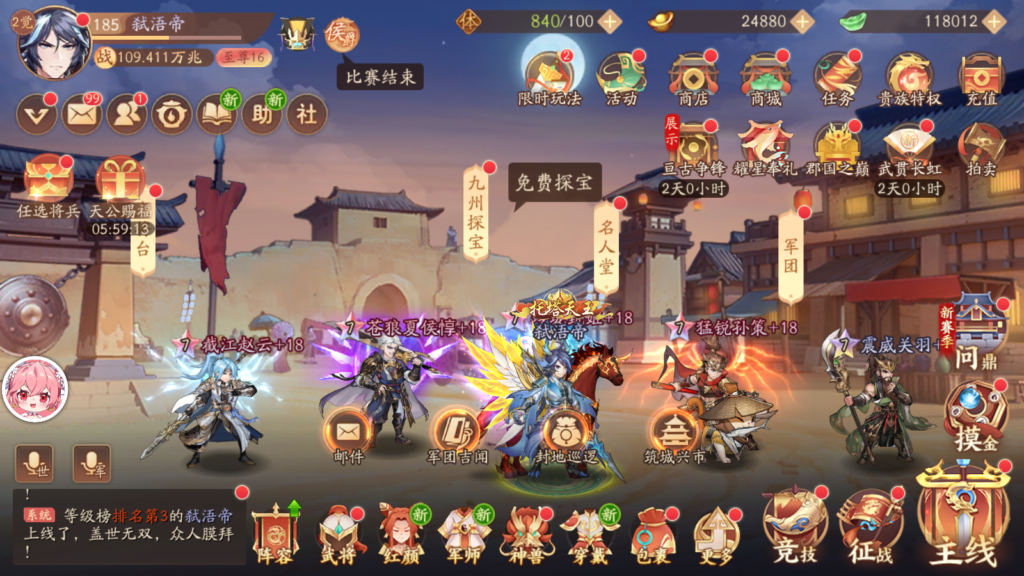Open the mail envelope icon with 99 badge

82,115
